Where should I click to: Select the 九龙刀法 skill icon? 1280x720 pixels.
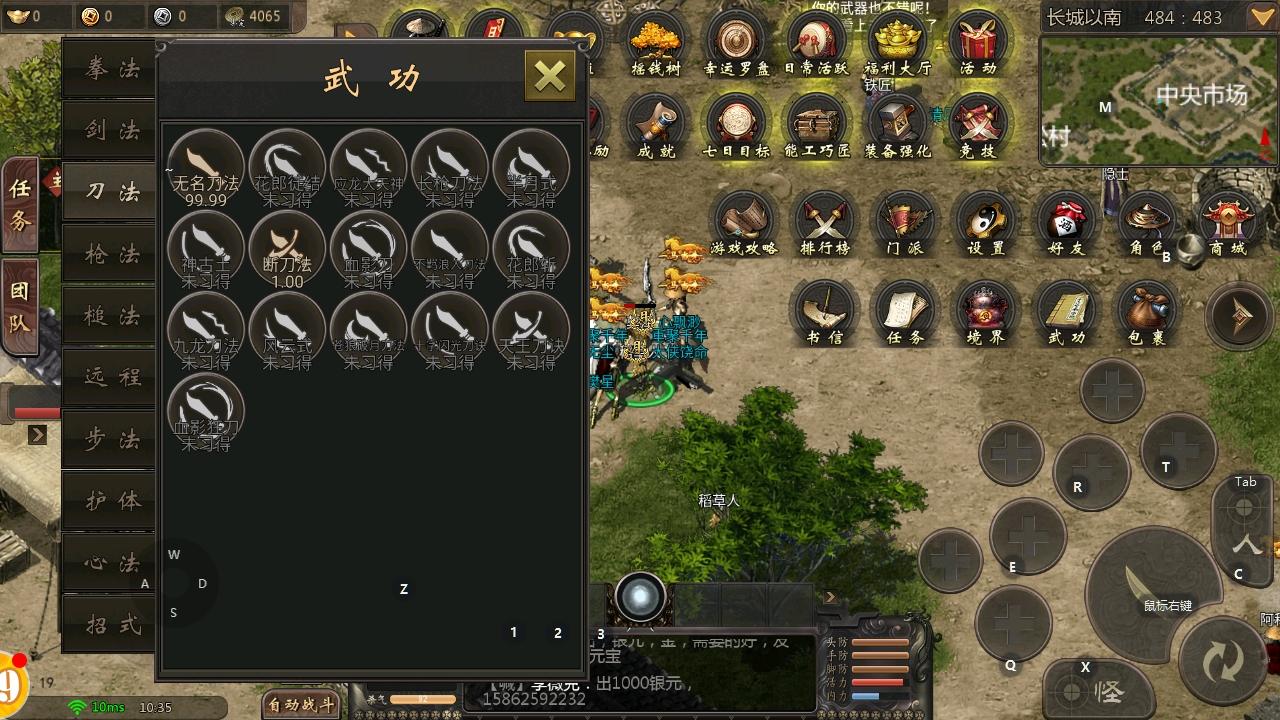point(206,329)
